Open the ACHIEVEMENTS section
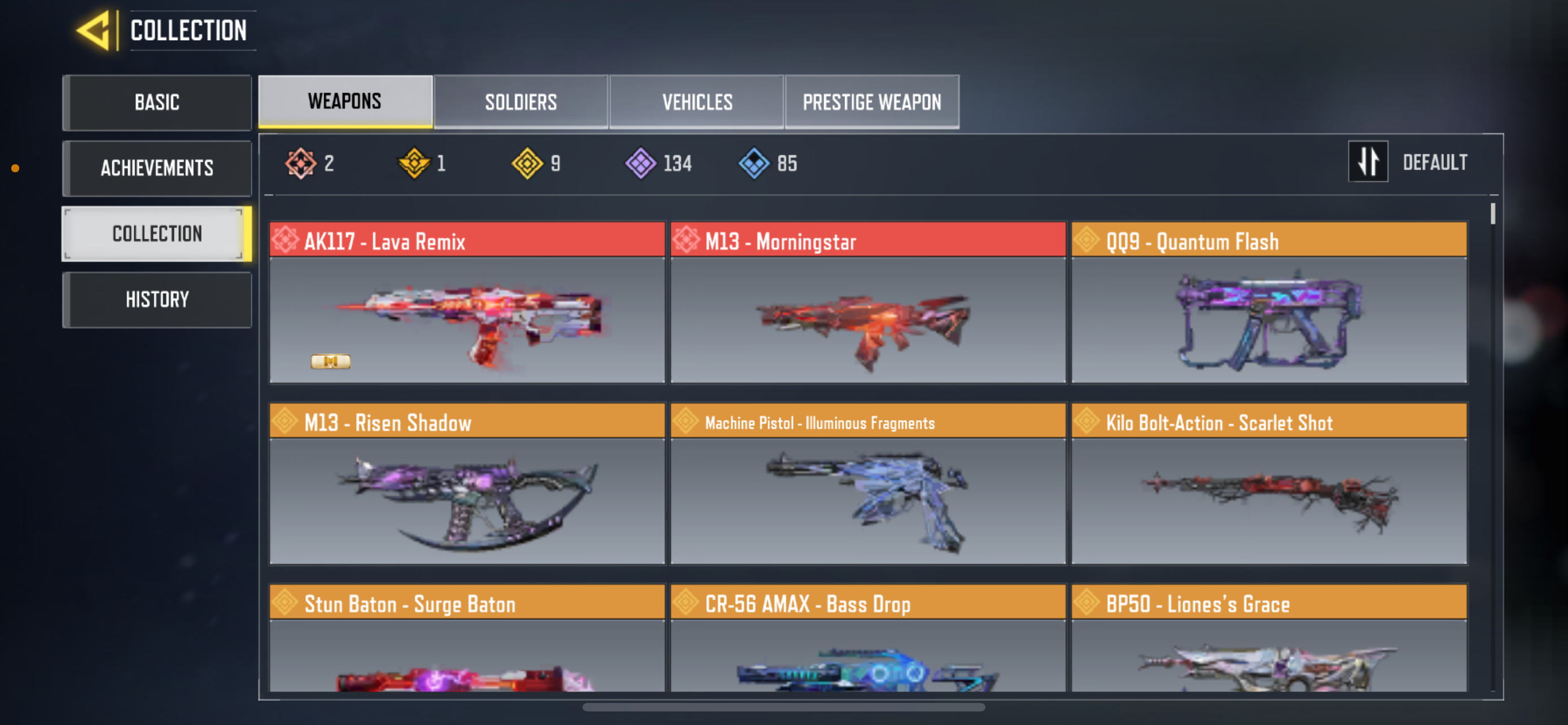 click(157, 168)
